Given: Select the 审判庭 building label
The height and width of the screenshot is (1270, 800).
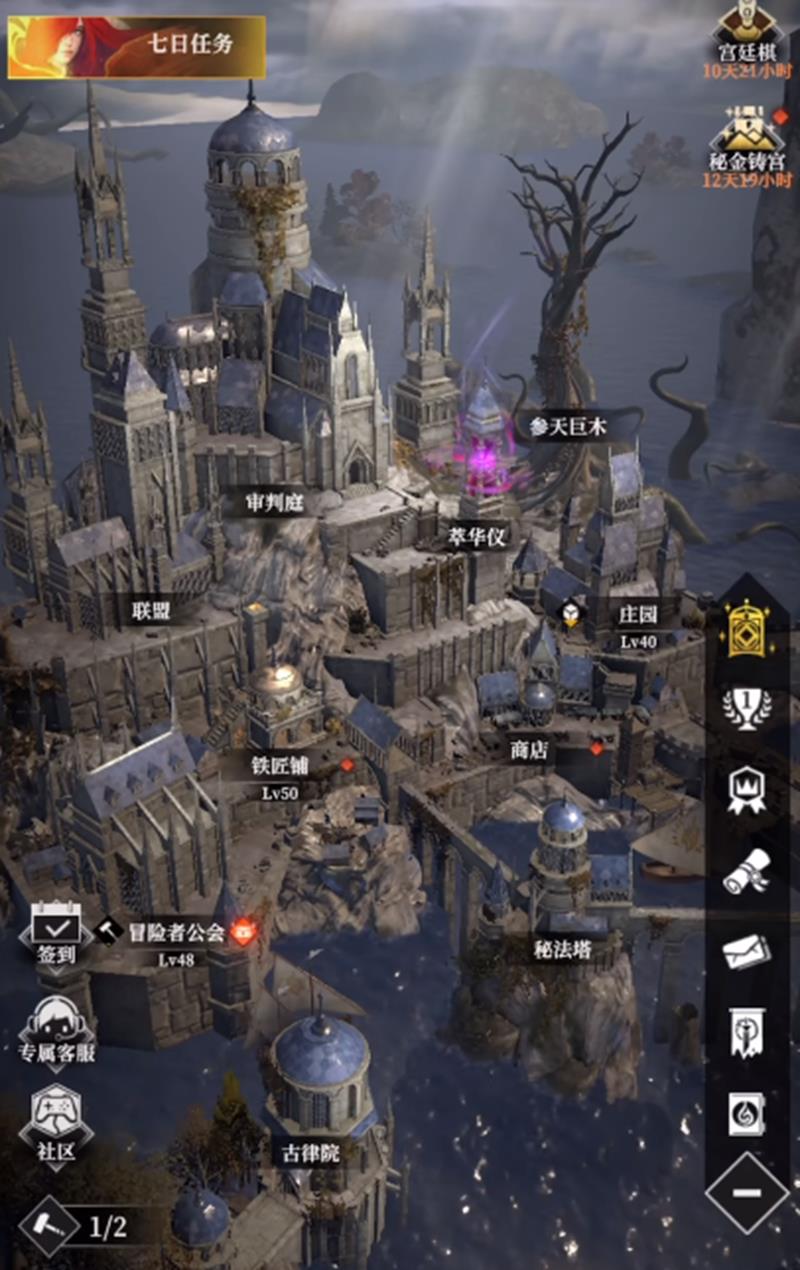Looking at the screenshot, I should 274,502.
